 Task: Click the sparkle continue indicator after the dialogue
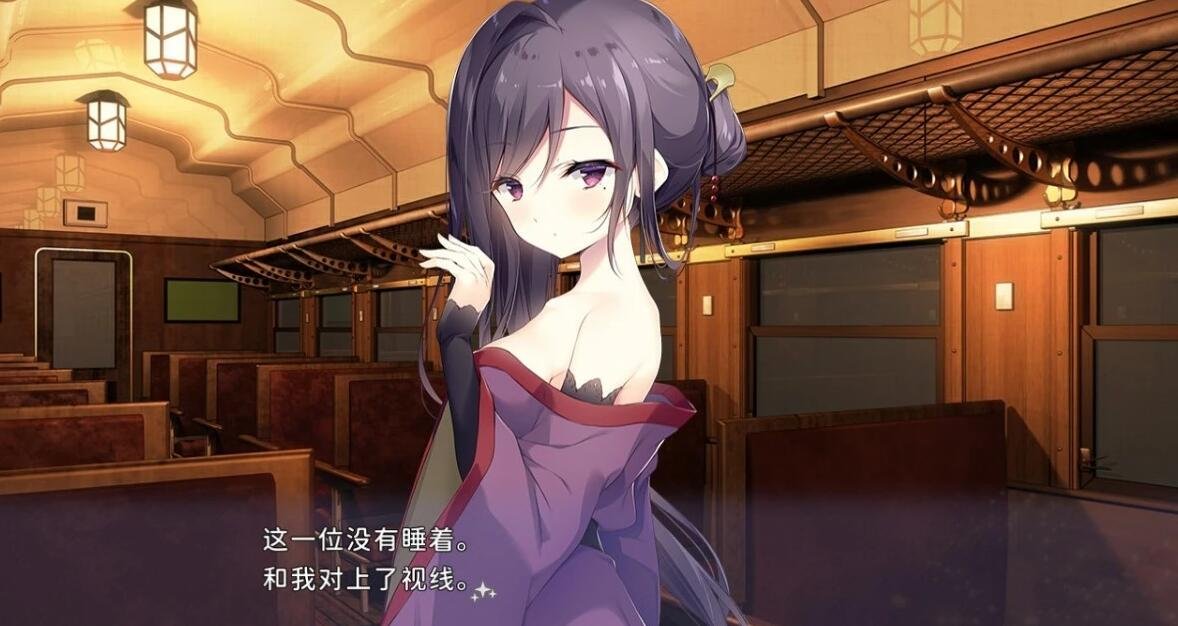tap(484, 590)
